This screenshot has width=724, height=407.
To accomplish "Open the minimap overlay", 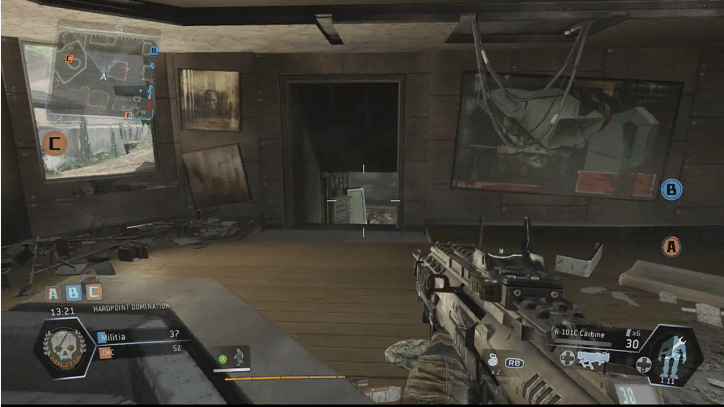I will click(102, 72).
